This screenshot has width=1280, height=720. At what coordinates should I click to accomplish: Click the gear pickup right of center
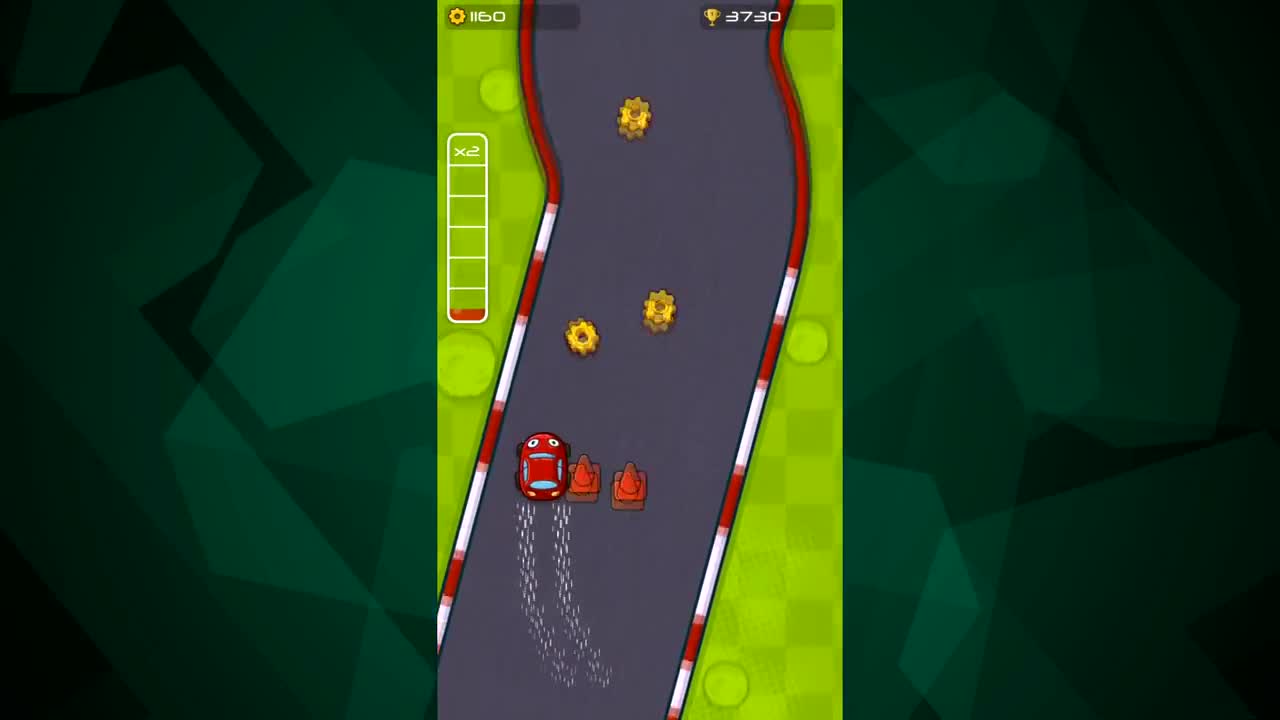pyautogui.click(x=660, y=310)
